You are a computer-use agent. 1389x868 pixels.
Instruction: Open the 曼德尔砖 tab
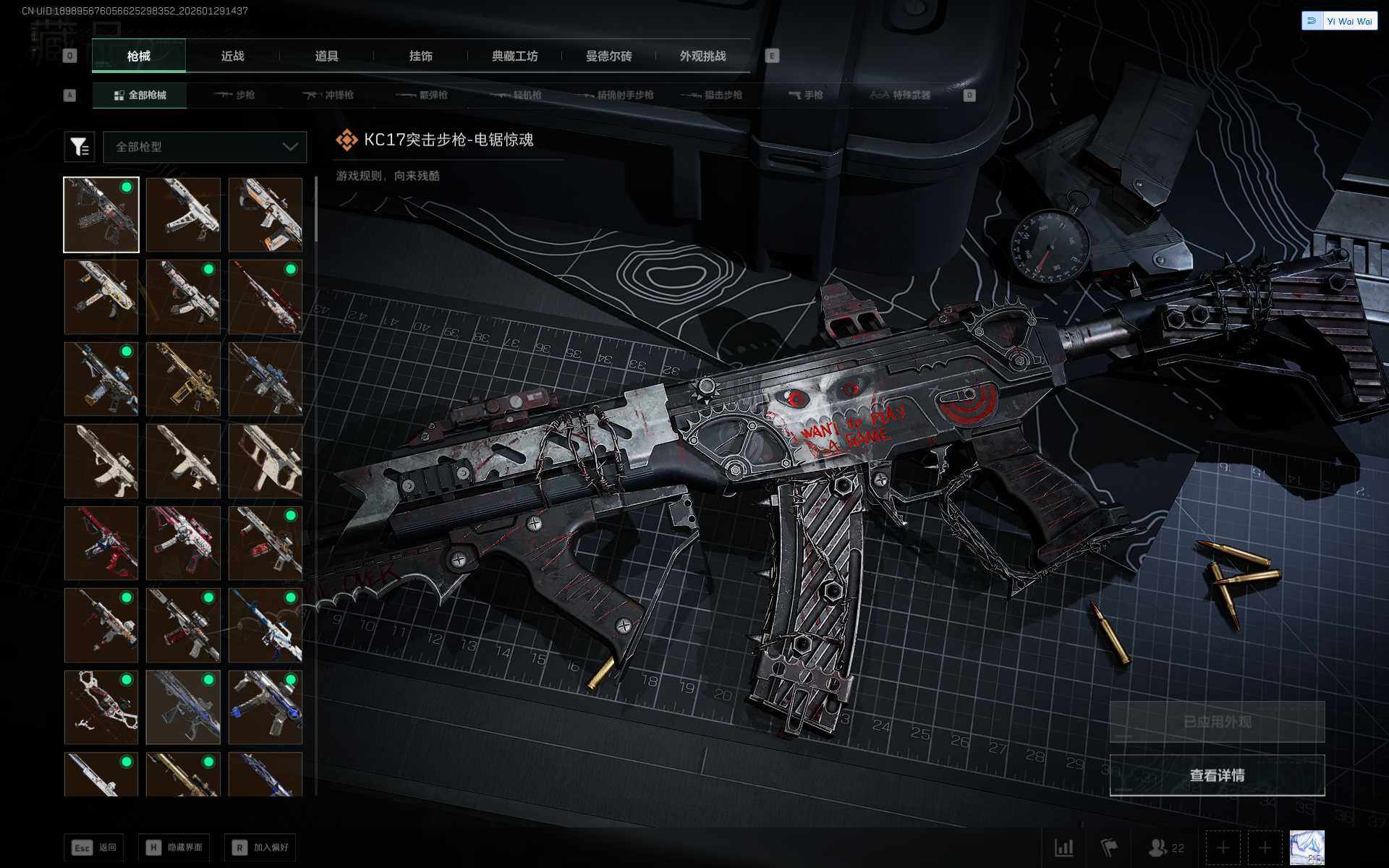click(x=608, y=56)
